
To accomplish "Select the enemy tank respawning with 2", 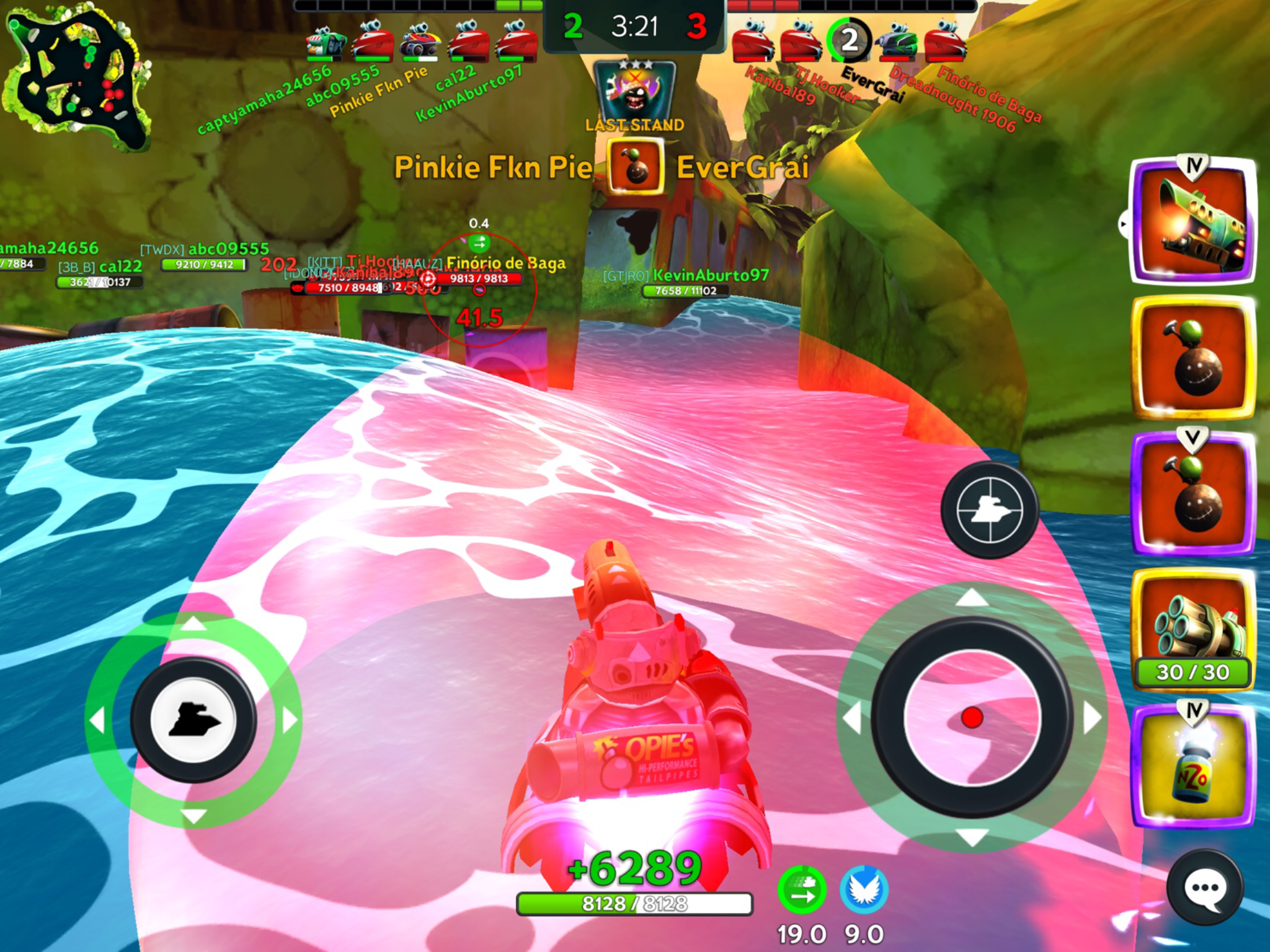I will pos(849,41).
